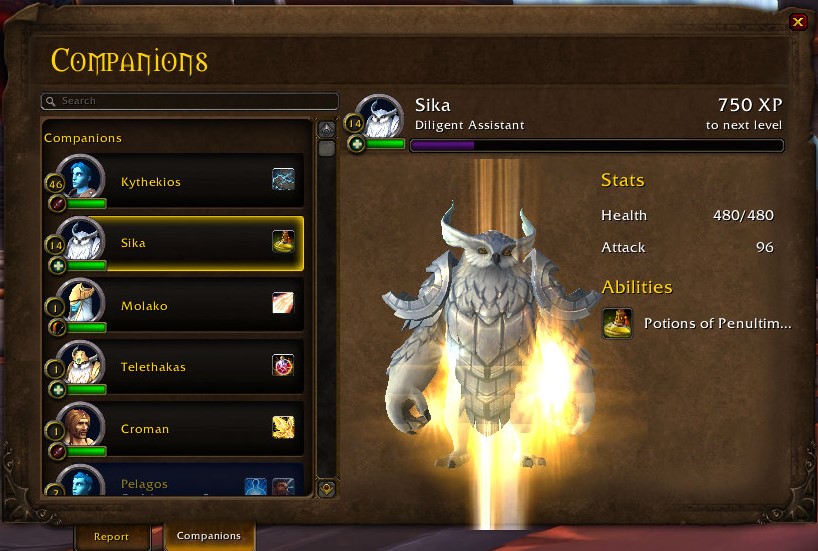
Task: Click the companion search field
Action: (190, 101)
